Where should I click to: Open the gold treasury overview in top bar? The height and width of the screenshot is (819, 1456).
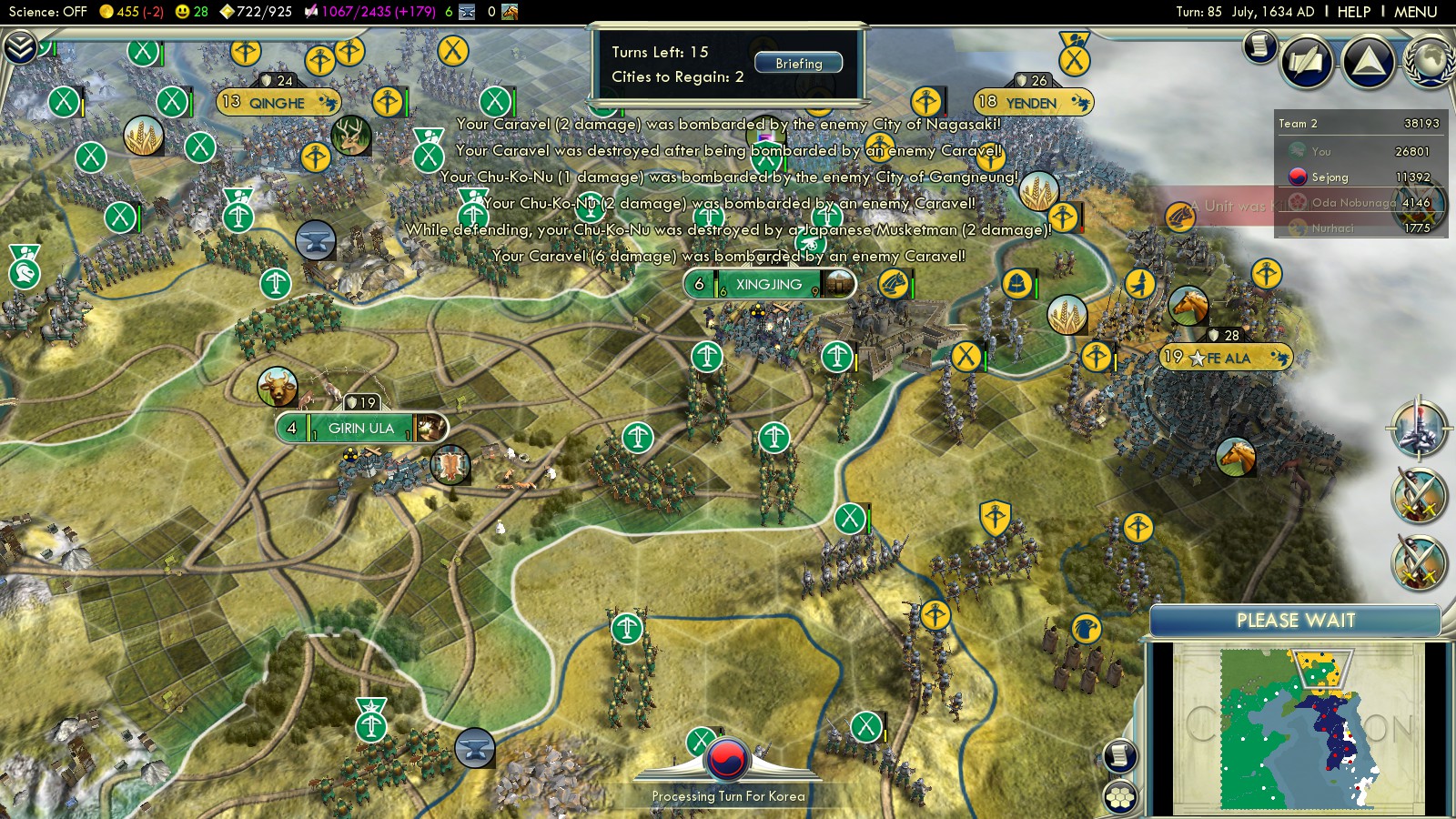(x=131, y=12)
